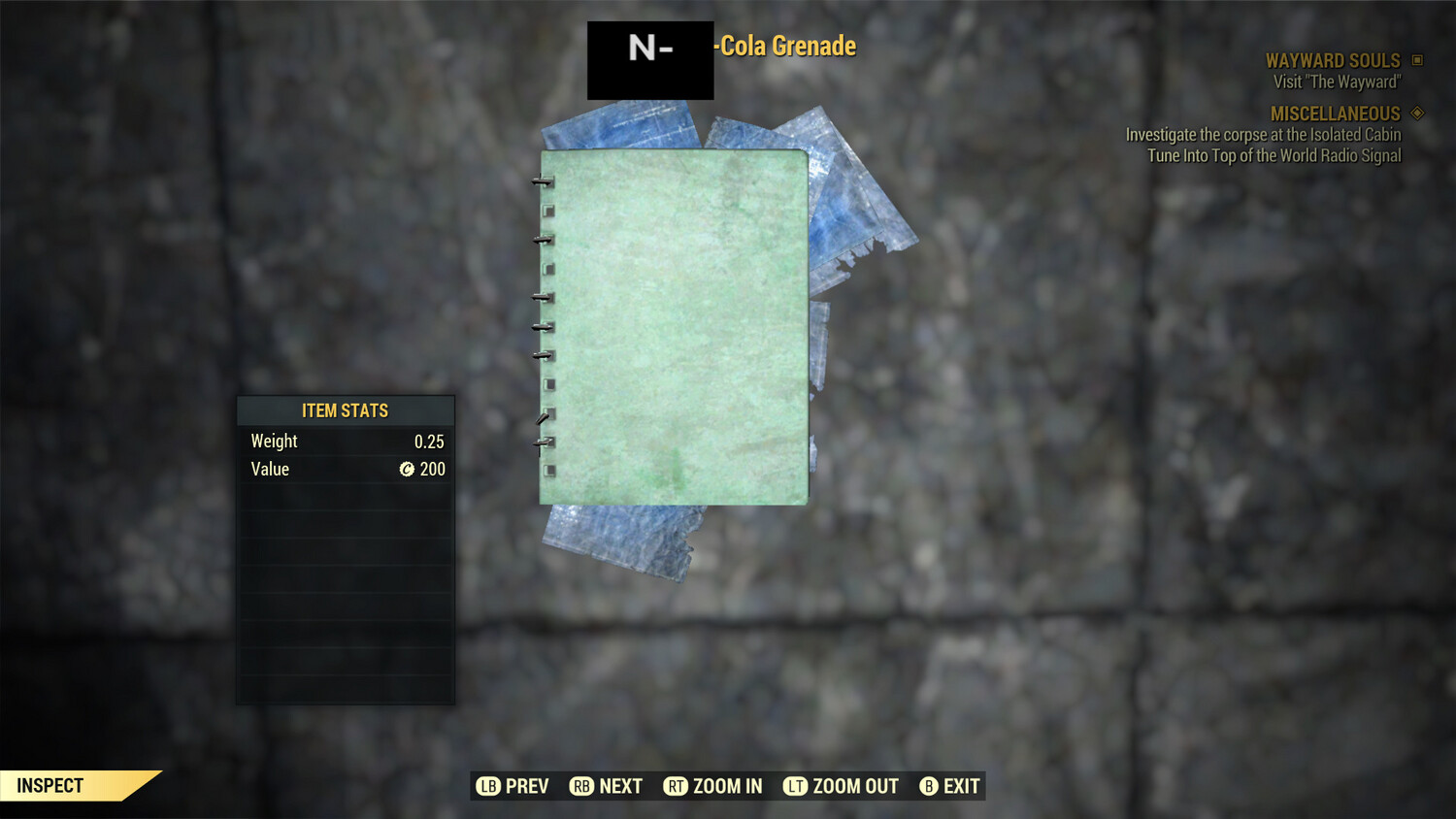Collapse the Wayward Souls quest entry
Screen dimensions: 1456x819
pyautogui.click(x=1332, y=59)
